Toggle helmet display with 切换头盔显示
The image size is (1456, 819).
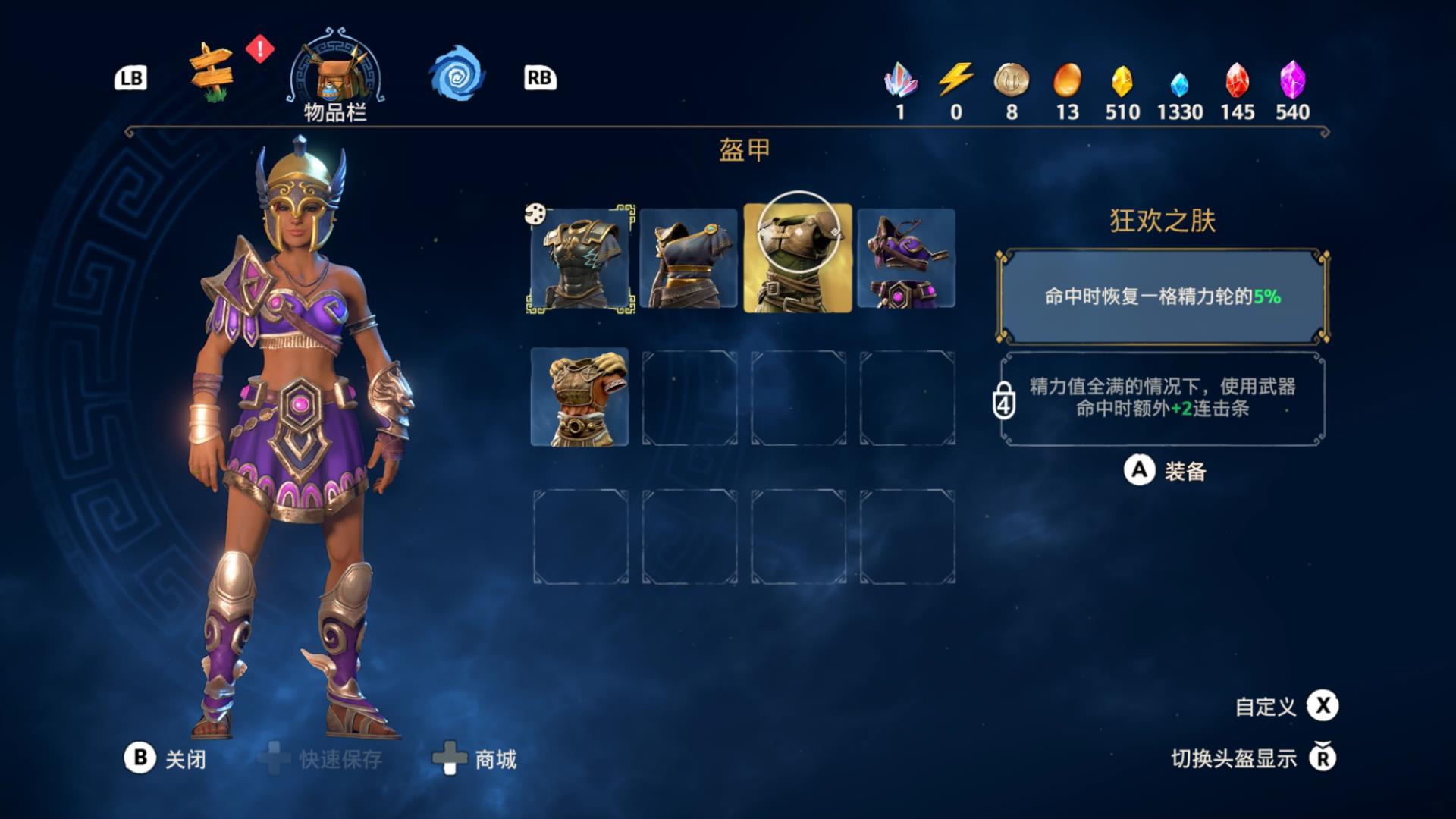(1253, 758)
